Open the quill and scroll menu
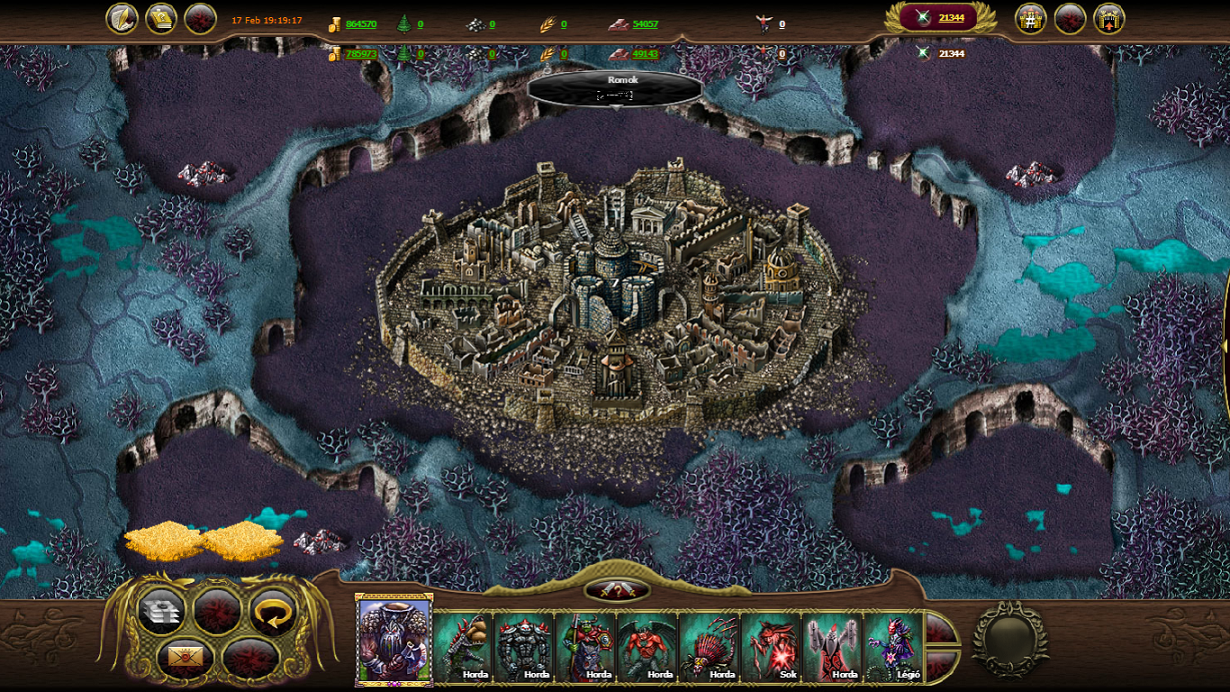The width and height of the screenshot is (1230, 692). pos(122,19)
